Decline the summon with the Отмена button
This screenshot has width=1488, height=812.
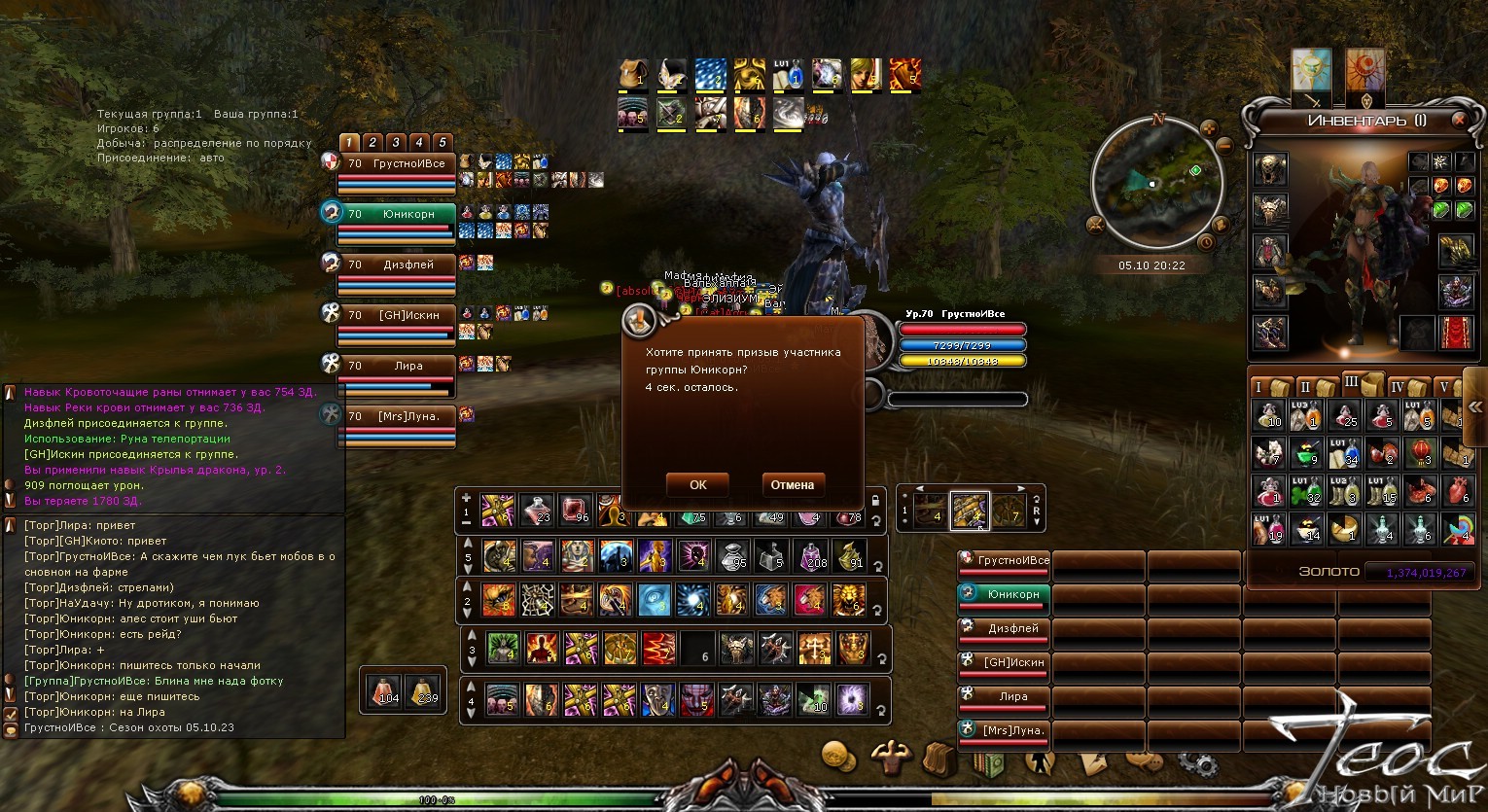(x=792, y=484)
